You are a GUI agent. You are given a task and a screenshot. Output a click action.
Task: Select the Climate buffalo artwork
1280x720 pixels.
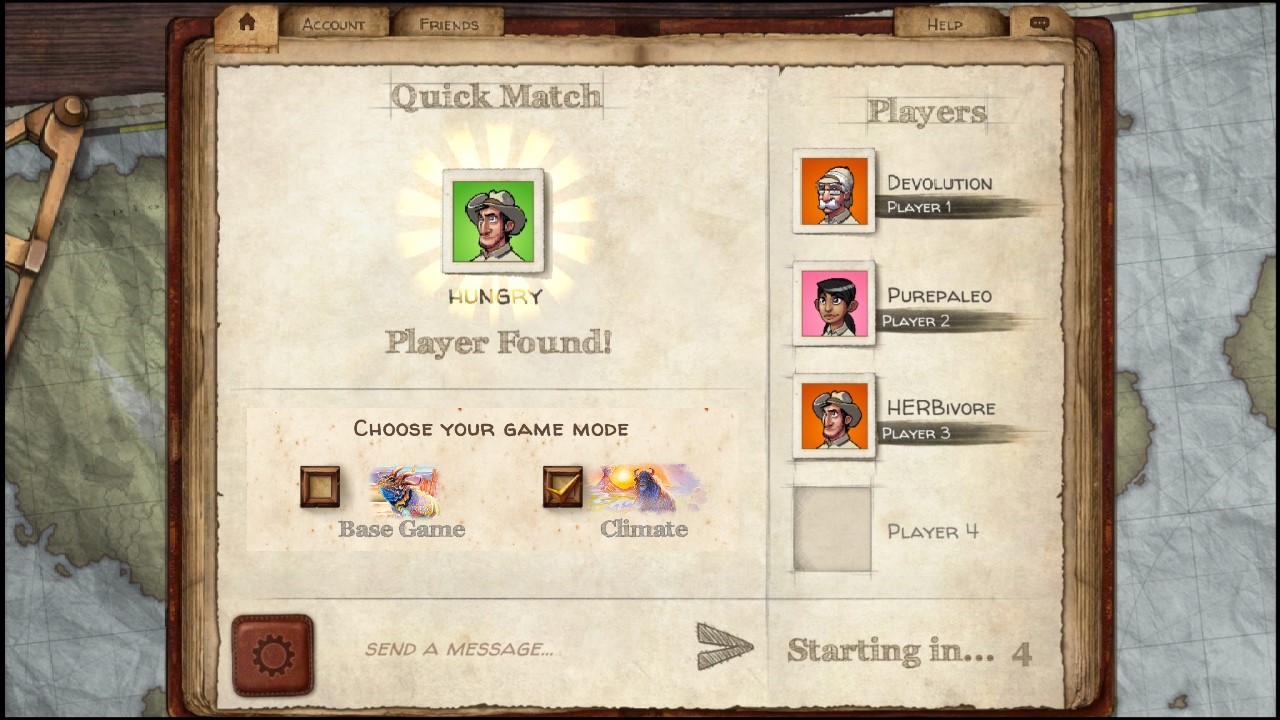tap(649, 489)
